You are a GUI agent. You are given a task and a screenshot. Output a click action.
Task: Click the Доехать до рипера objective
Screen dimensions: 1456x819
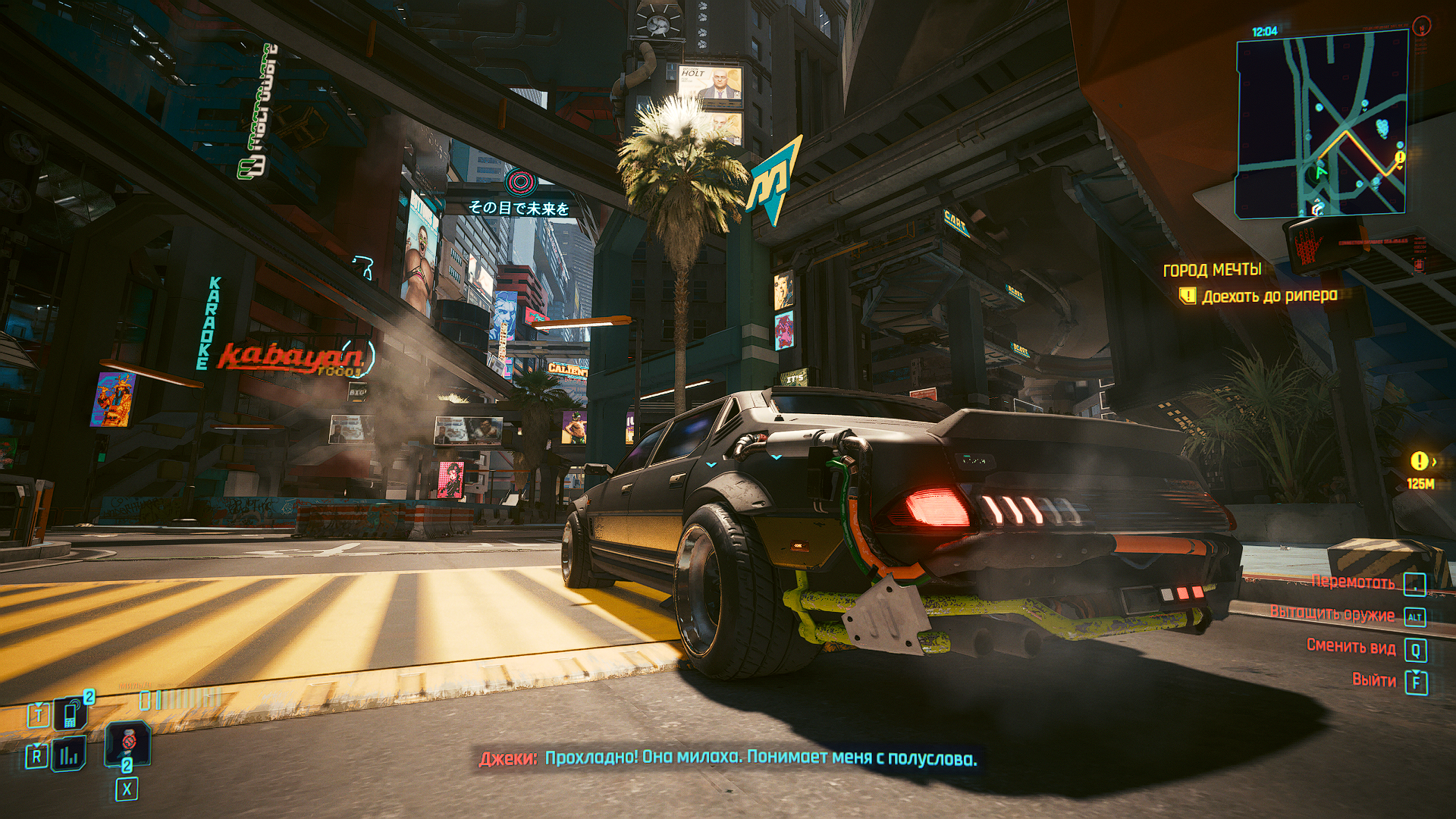click(1269, 296)
